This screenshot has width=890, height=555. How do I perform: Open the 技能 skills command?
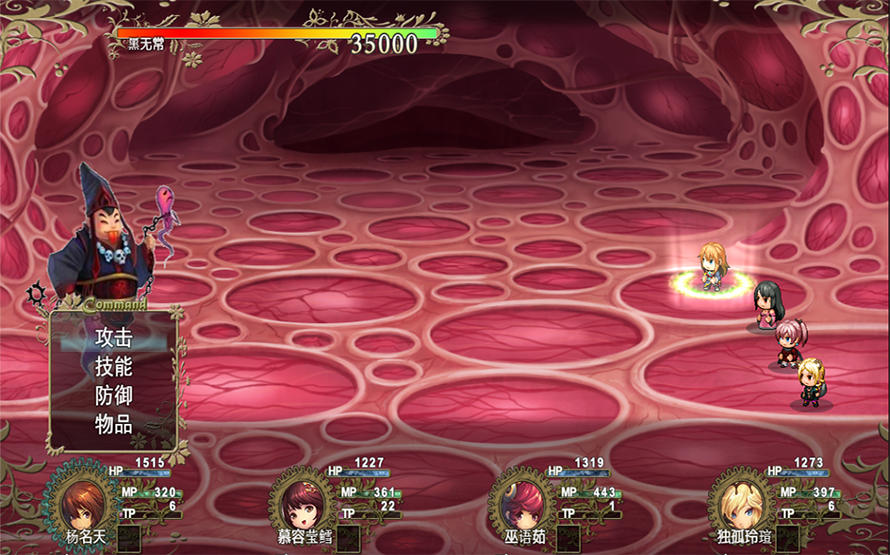[113, 367]
